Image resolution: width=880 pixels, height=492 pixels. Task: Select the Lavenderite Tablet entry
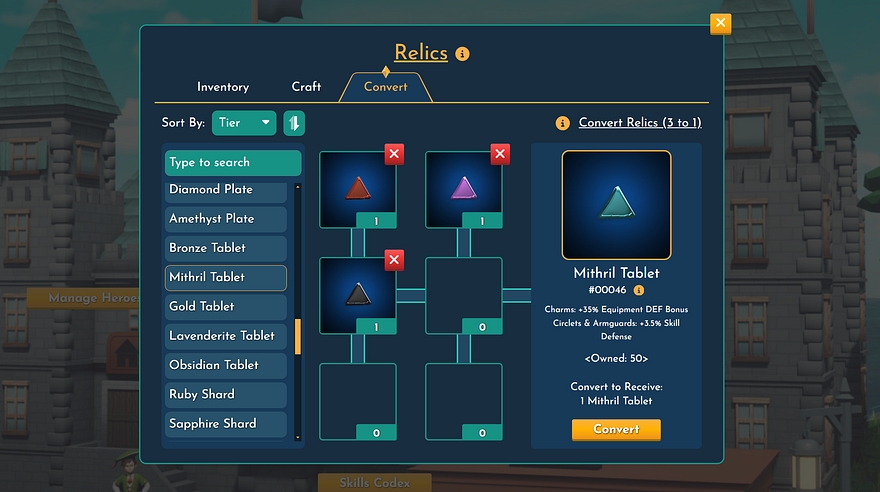click(x=226, y=336)
